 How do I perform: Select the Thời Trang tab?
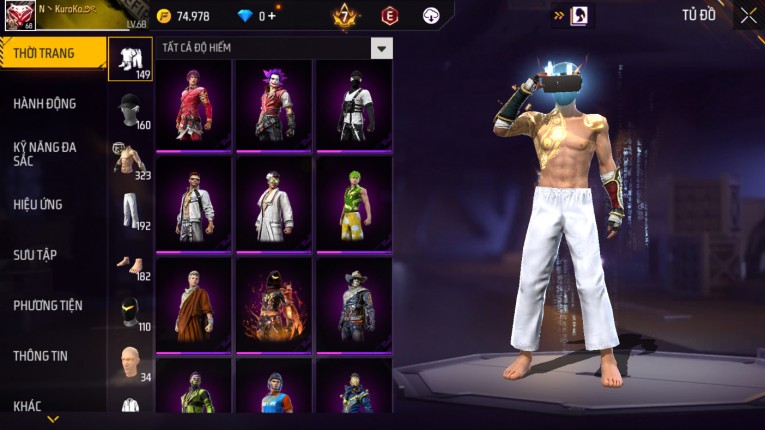click(50, 53)
